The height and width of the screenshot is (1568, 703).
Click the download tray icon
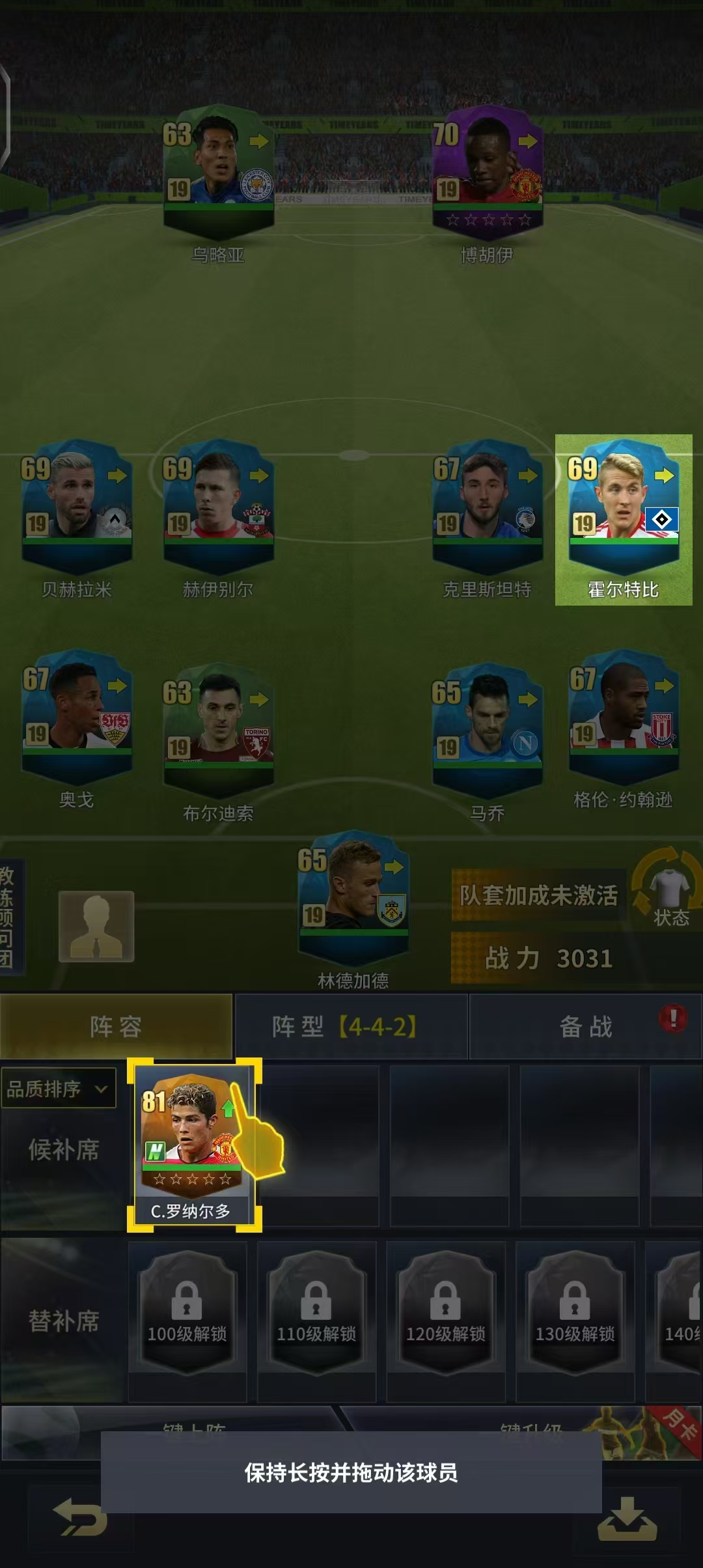(627, 1519)
